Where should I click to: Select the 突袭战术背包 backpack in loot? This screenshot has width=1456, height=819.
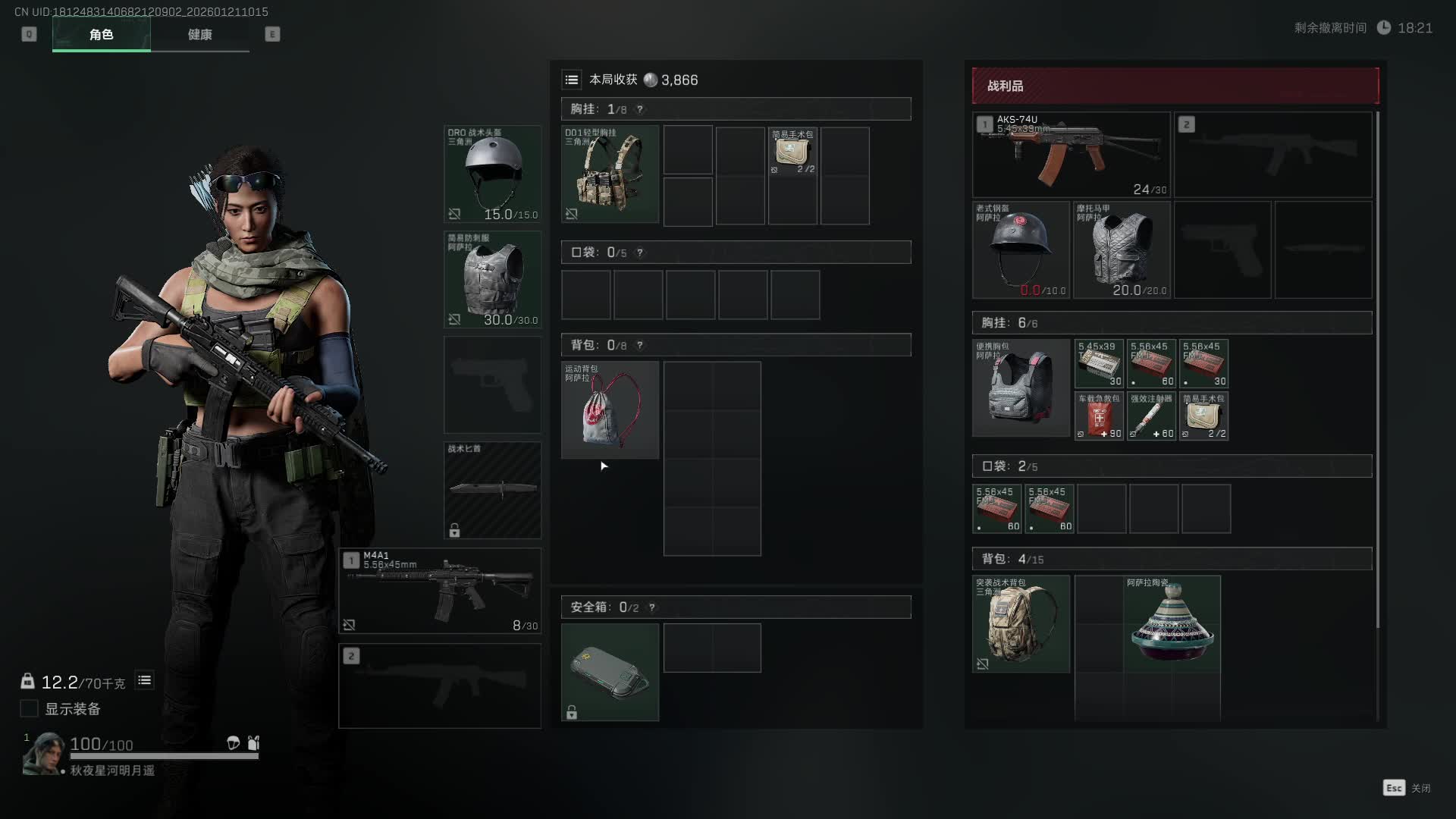pos(1021,623)
